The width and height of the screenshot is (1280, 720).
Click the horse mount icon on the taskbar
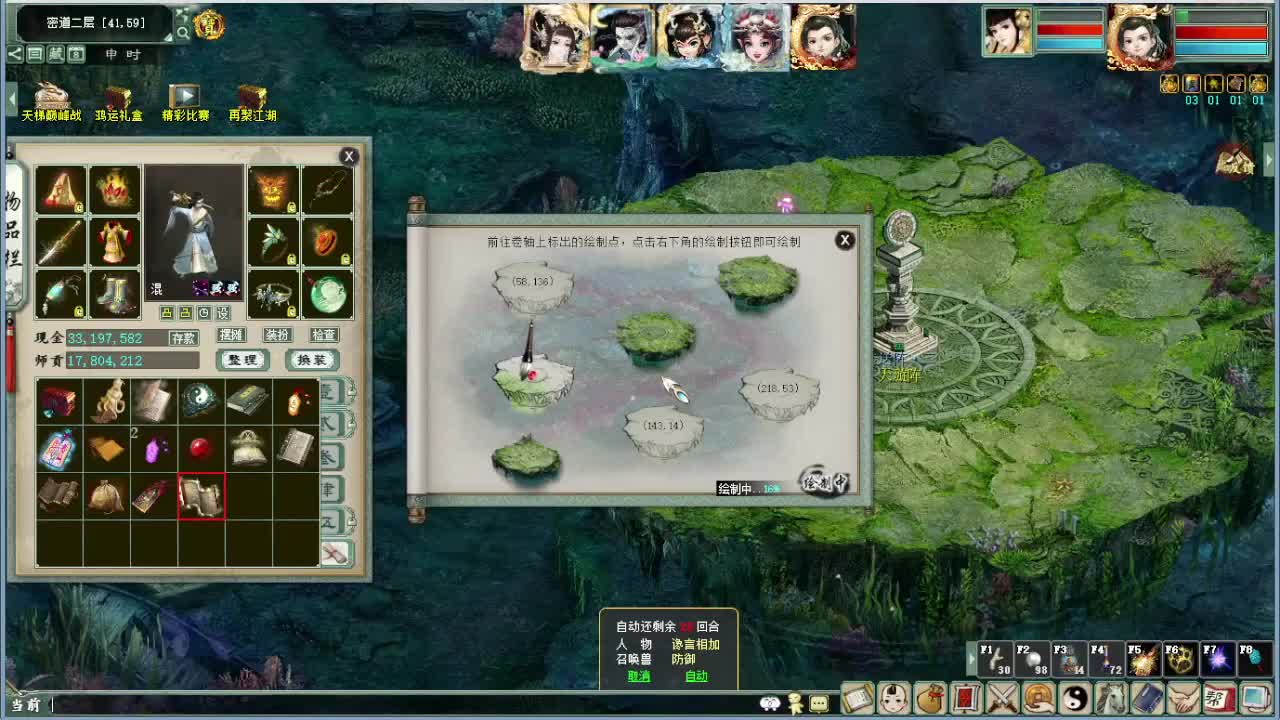click(x=1111, y=699)
